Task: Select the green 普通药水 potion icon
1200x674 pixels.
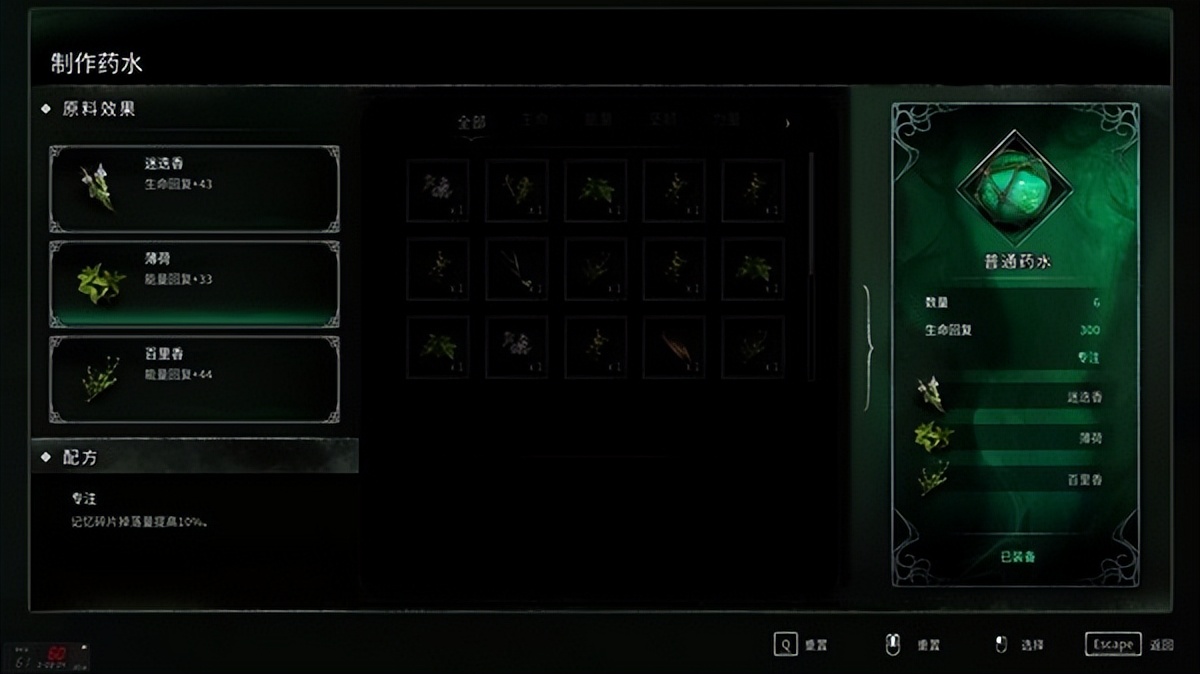Action: tap(1013, 188)
